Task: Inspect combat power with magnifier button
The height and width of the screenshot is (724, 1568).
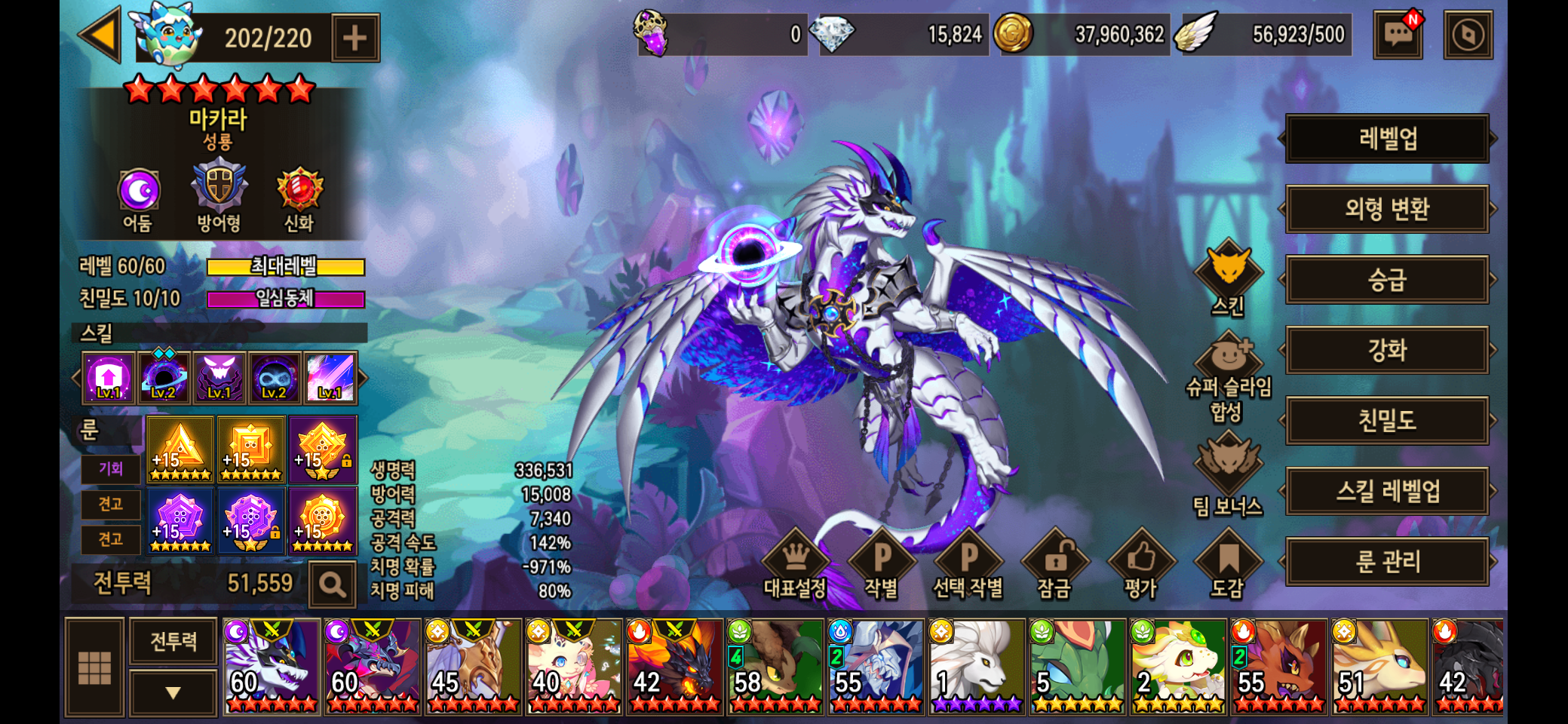Action: 332,584
